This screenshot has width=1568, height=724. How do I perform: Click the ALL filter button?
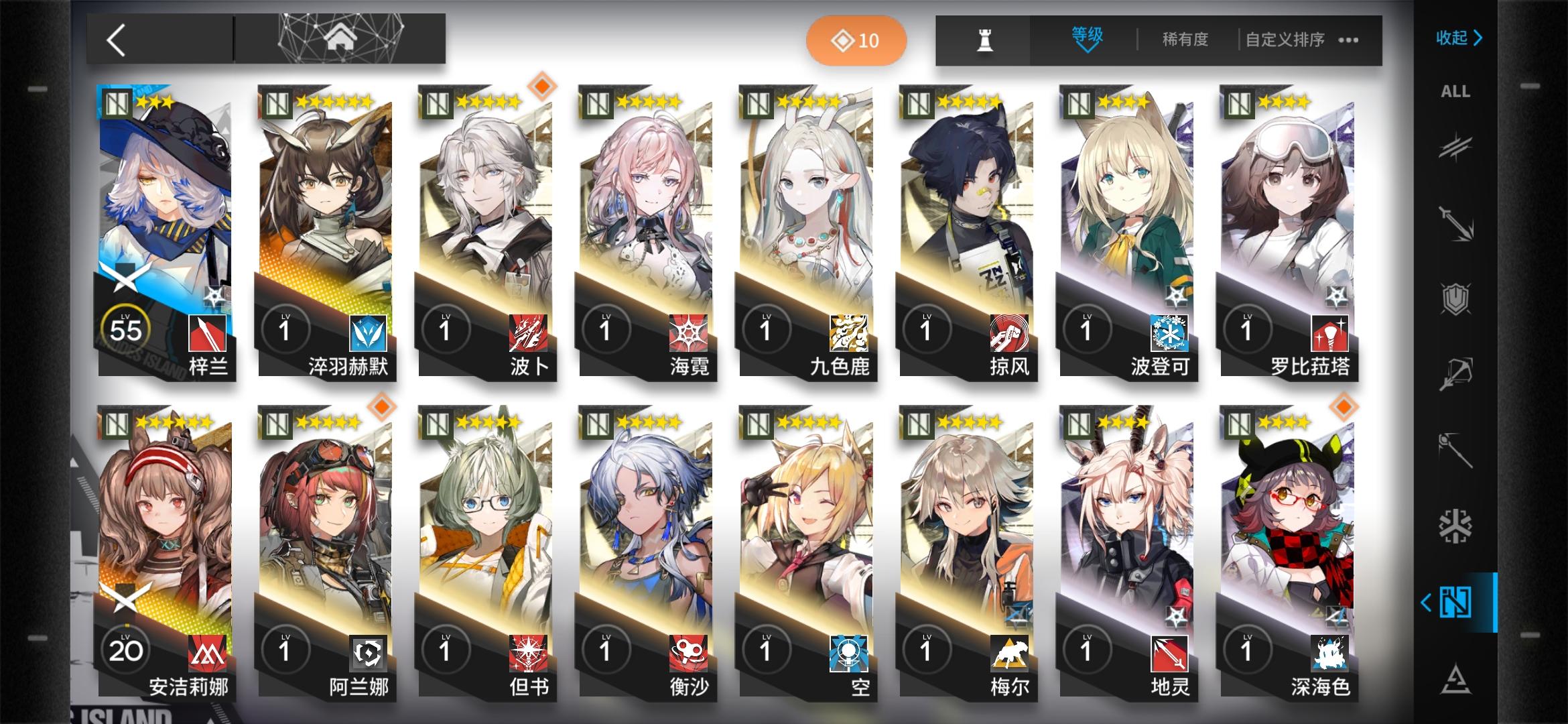pyautogui.click(x=1455, y=92)
